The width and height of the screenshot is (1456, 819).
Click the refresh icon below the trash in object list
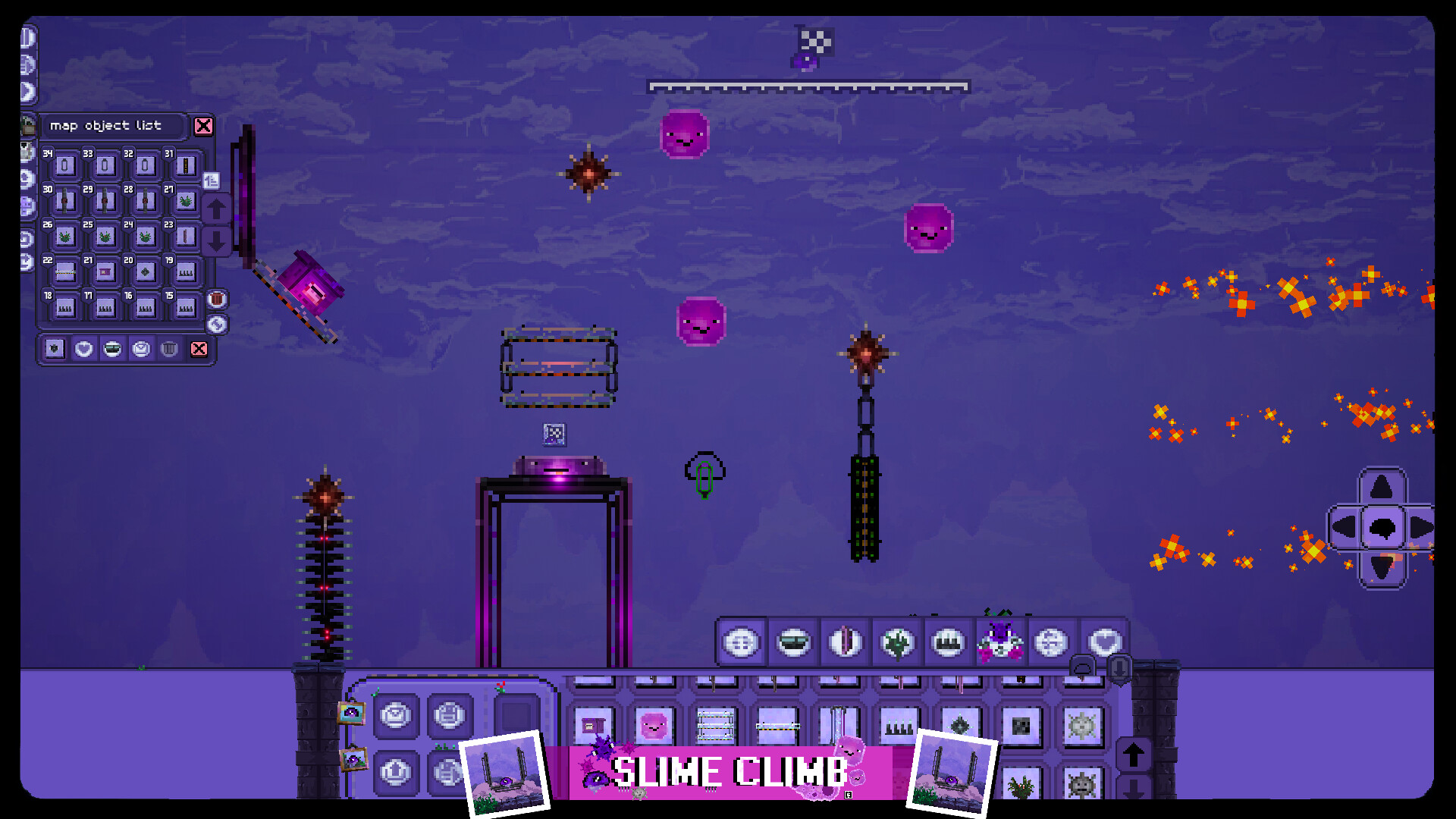[216, 322]
